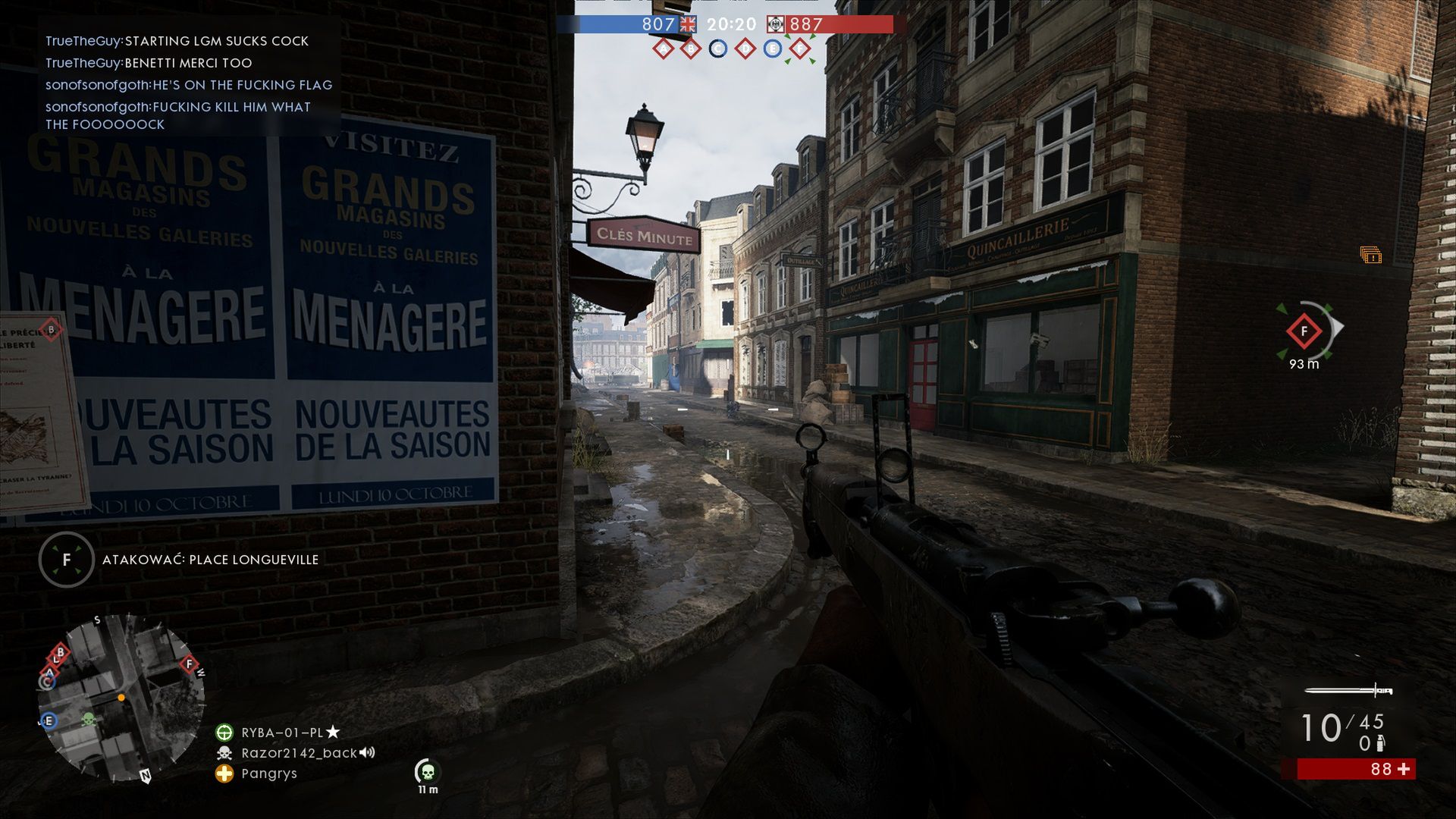Click the grenade count icon
Image resolution: width=1456 pixels, height=819 pixels.
pyautogui.click(x=1380, y=744)
